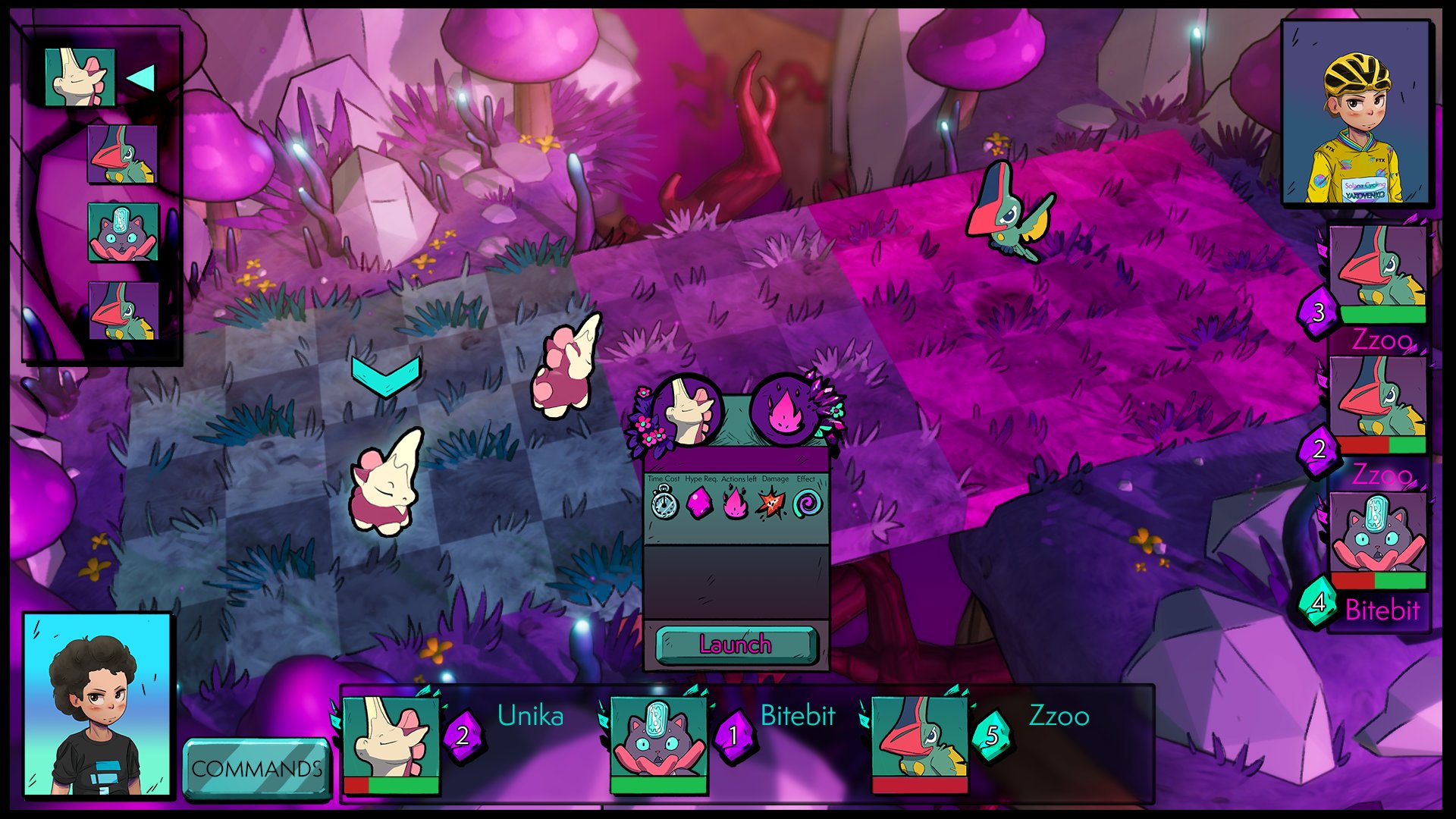Click the orange burst Damage icon
Image resolution: width=1456 pixels, height=819 pixels.
coord(770,504)
